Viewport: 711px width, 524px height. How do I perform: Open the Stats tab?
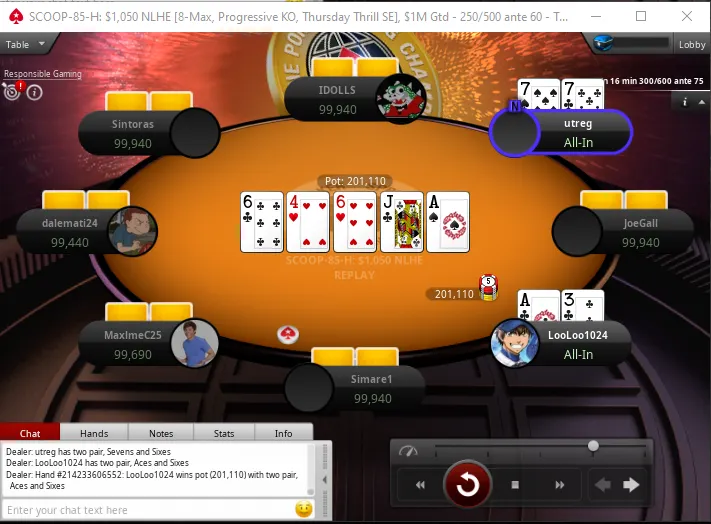(x=224, y=433)
